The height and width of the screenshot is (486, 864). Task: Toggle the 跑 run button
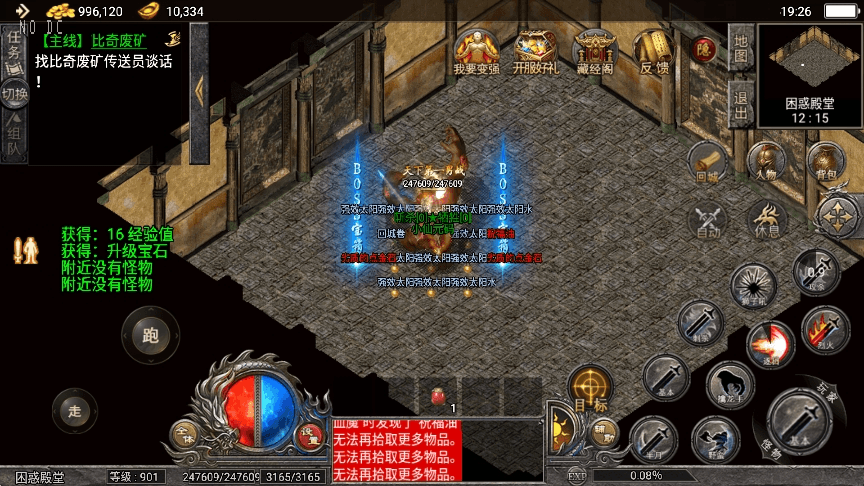coord(151,334)
